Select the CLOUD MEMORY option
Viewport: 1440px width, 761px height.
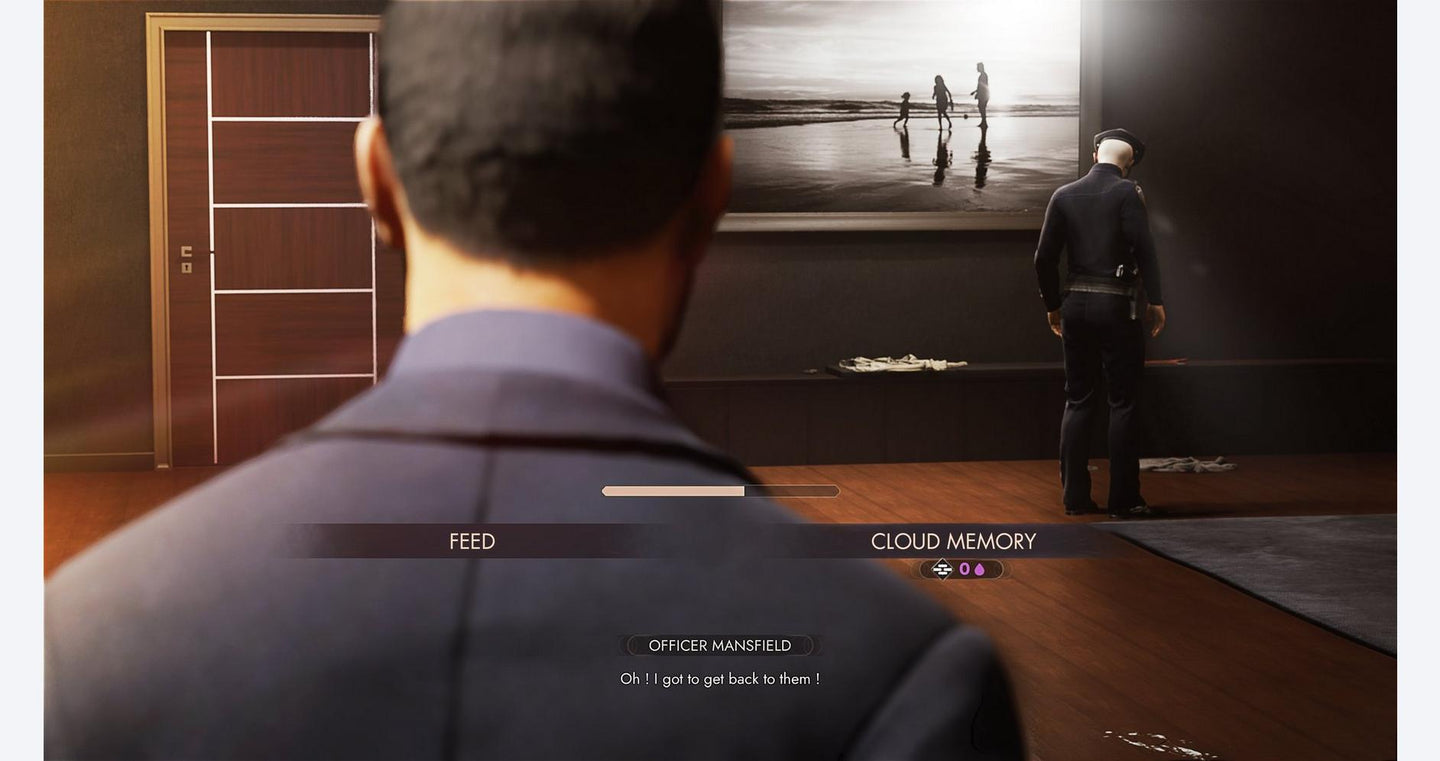[953, 541]
